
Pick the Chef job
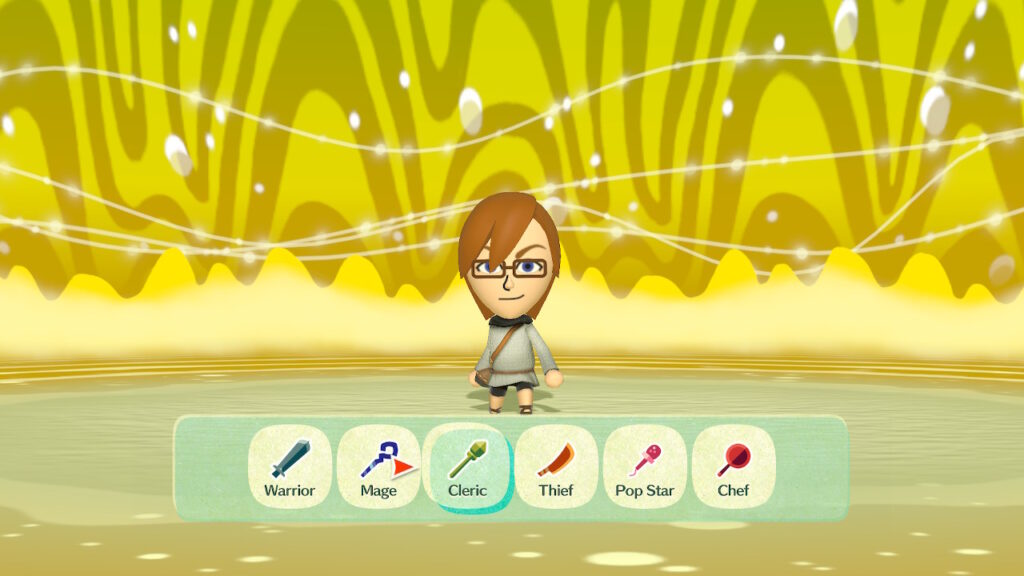click(733, 467)
